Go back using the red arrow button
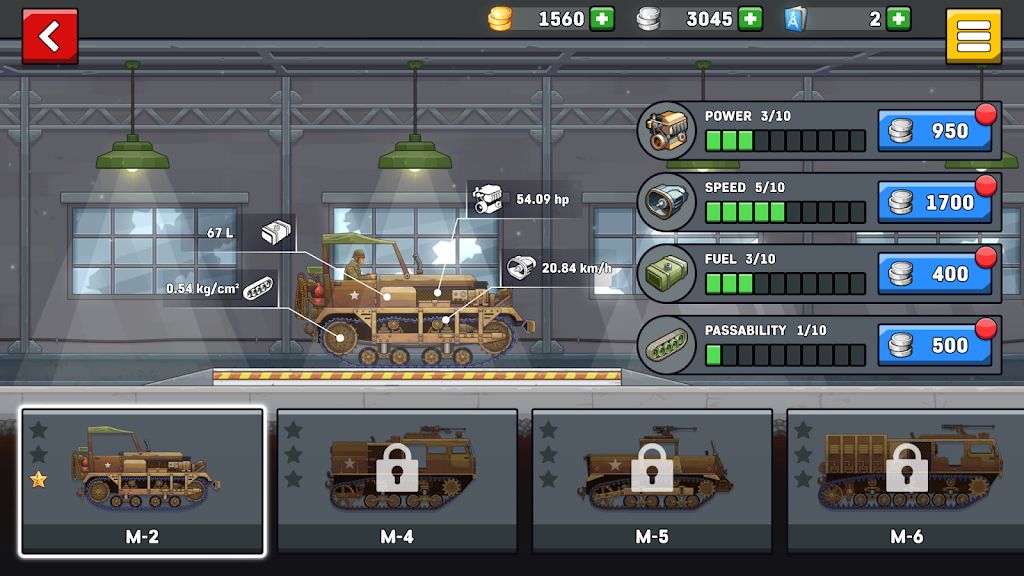The image size is (1024, 576). click(x=49, y=37)
